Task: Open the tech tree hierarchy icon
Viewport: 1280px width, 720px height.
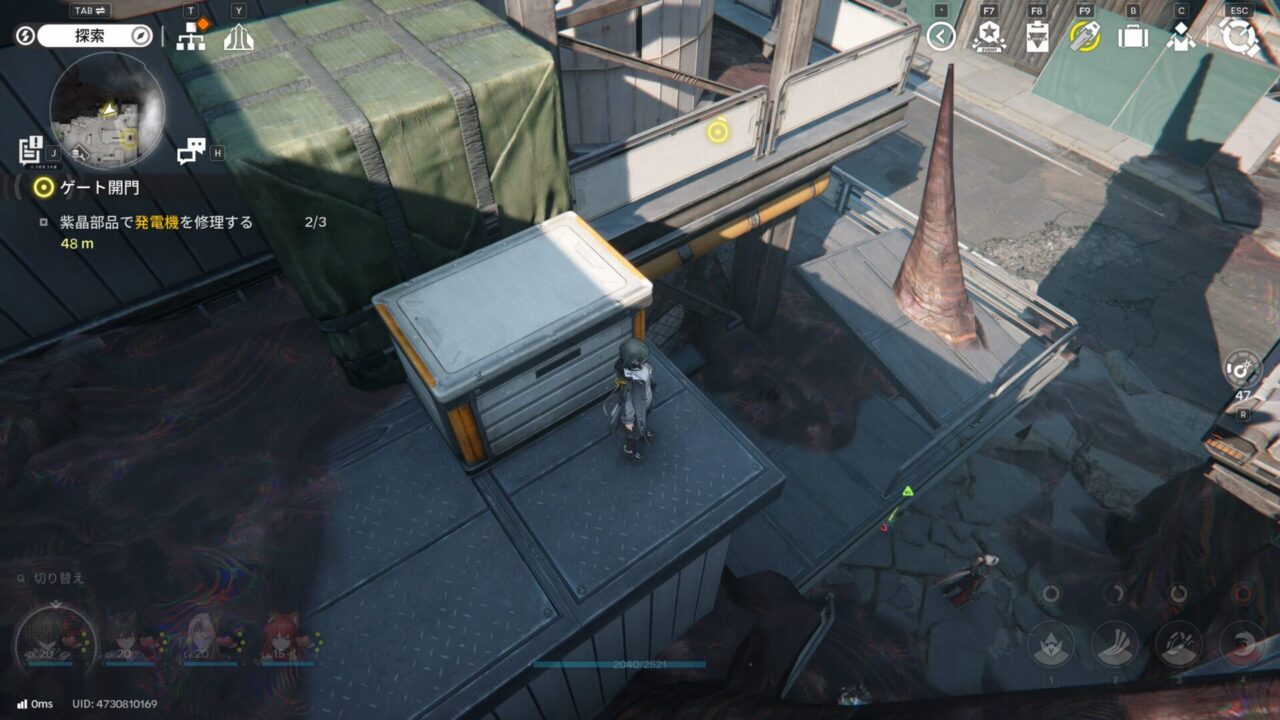Action: click(191, 36)
